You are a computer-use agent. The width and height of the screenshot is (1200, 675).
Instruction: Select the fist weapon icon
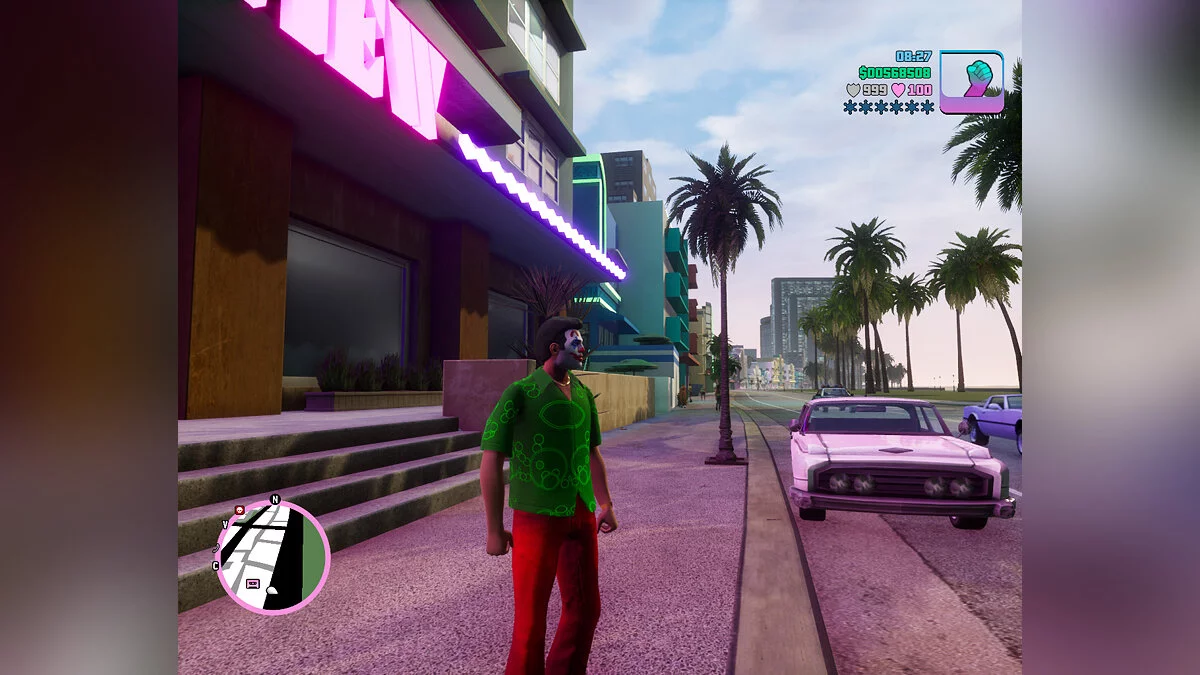[971, 81]
